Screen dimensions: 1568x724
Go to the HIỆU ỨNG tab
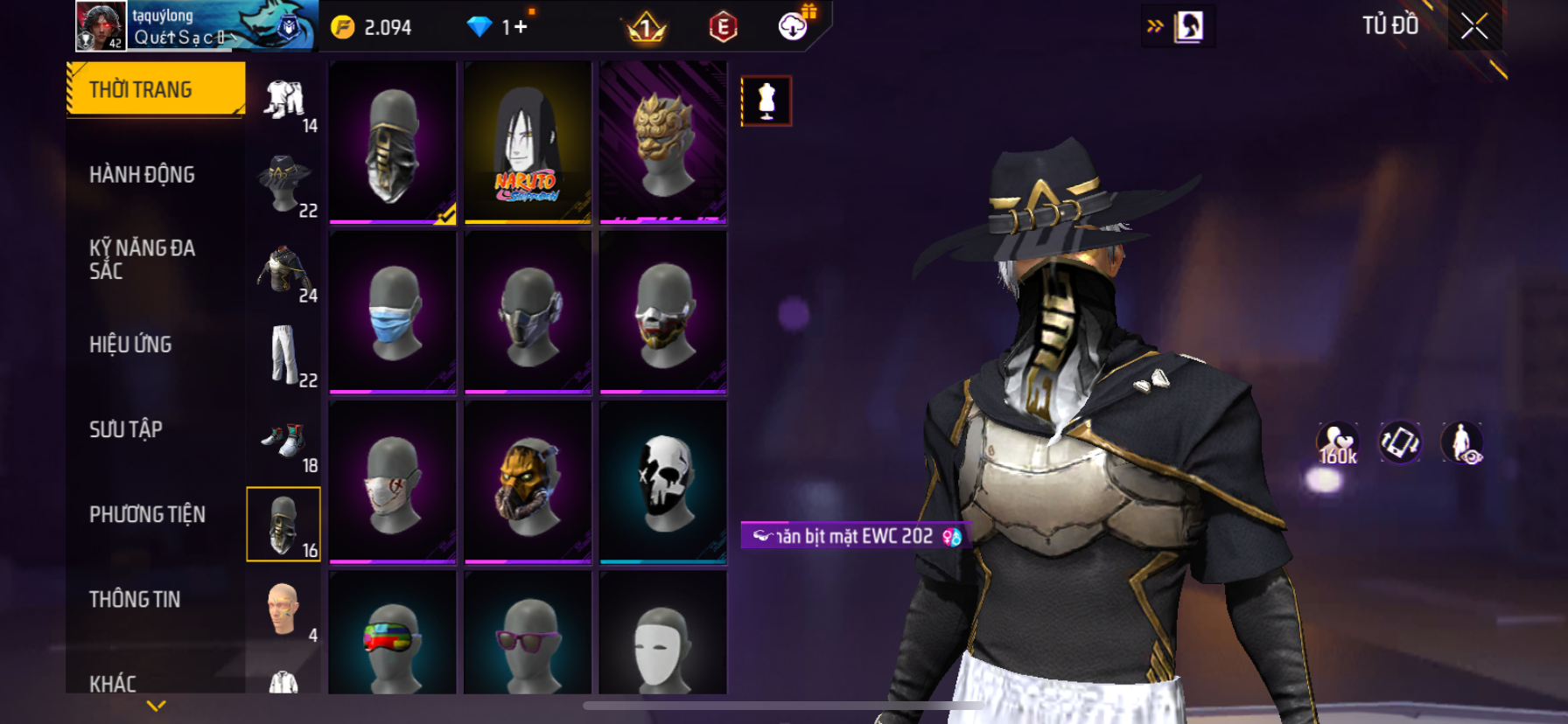pyautogui.click(x=130, y=345)
